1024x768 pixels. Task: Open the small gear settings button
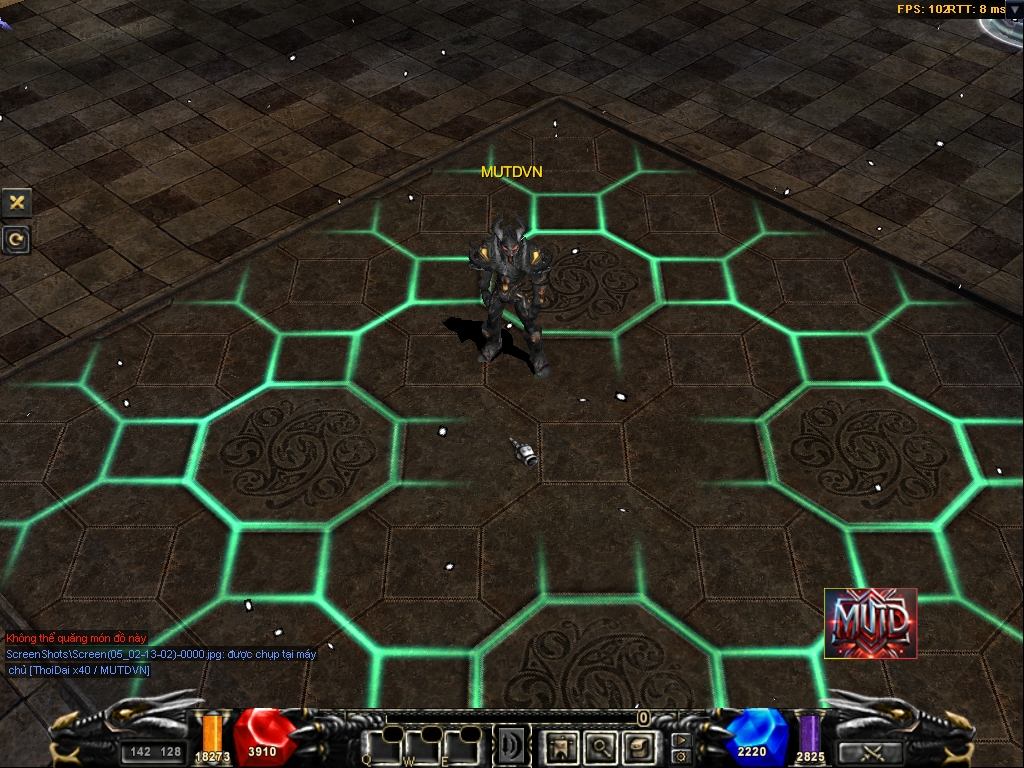[x=681, y=756]
